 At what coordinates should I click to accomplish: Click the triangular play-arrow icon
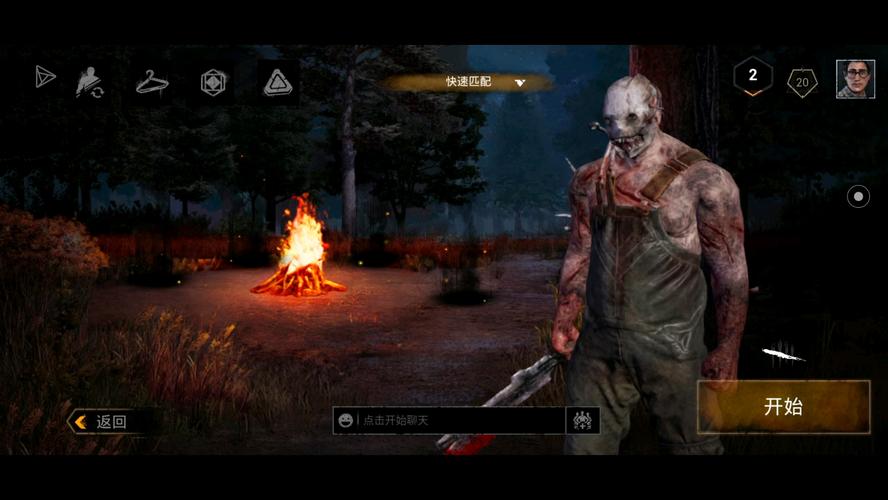(45, 77)
